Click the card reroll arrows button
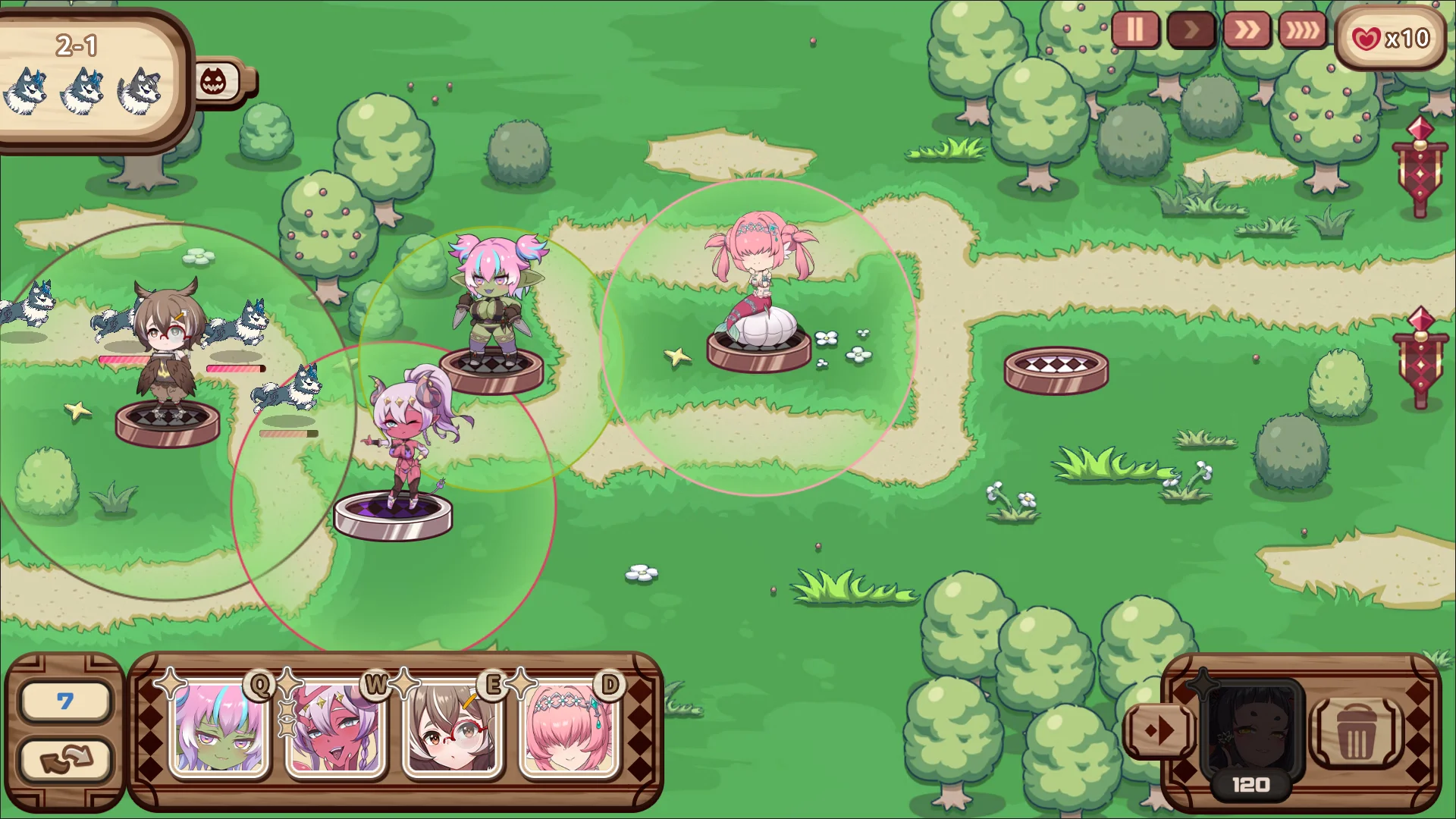 [66, 760]
